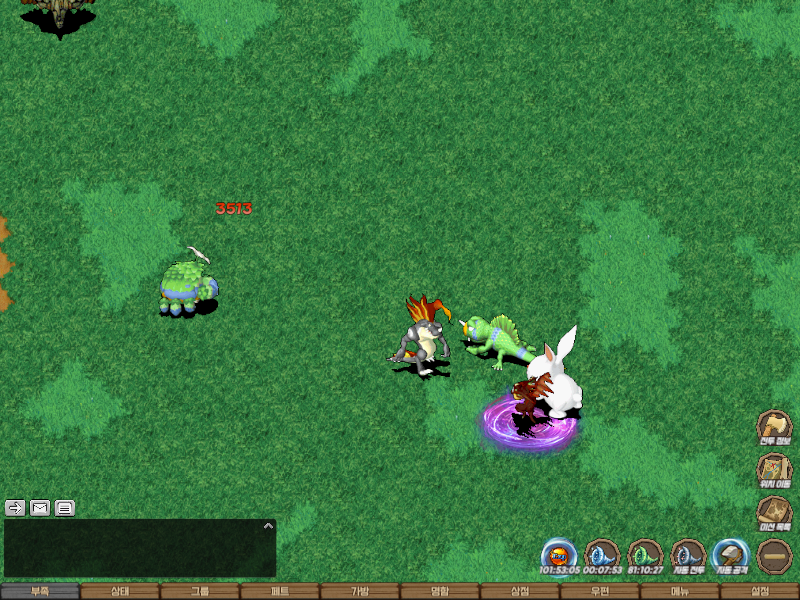Open the 페트 (Pet) menu

280,591
